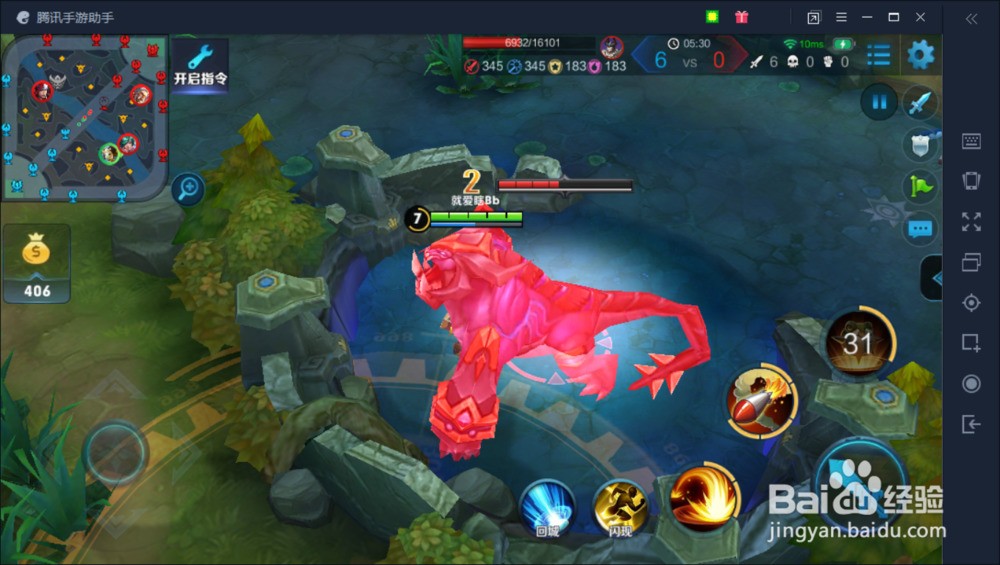Open the gear settings menu
Image resolution: width=1000 pixels, height=565 pixels.
coord(920,54)
